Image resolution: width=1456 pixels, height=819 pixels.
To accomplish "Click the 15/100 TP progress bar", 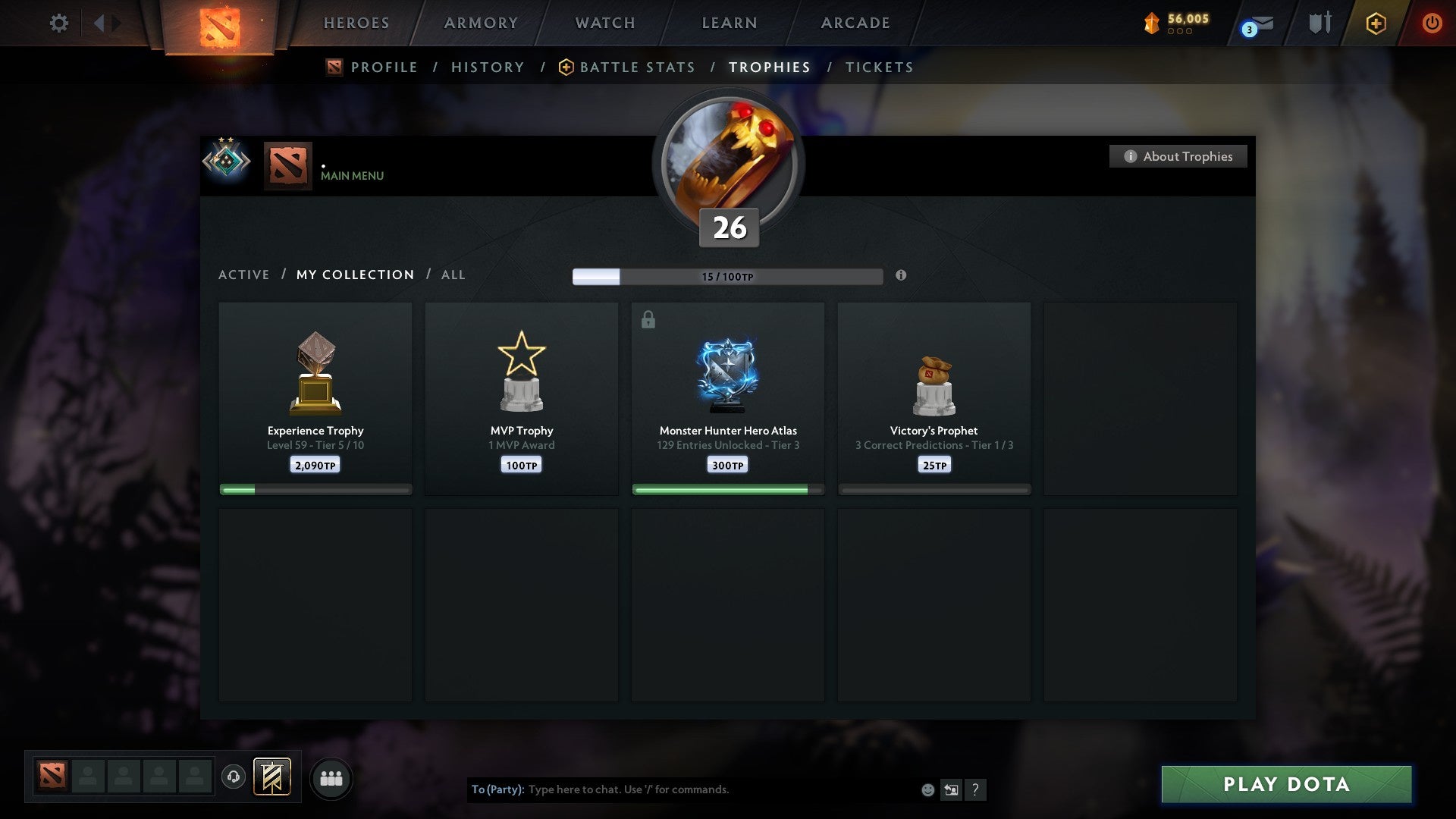I will [728, 276].
